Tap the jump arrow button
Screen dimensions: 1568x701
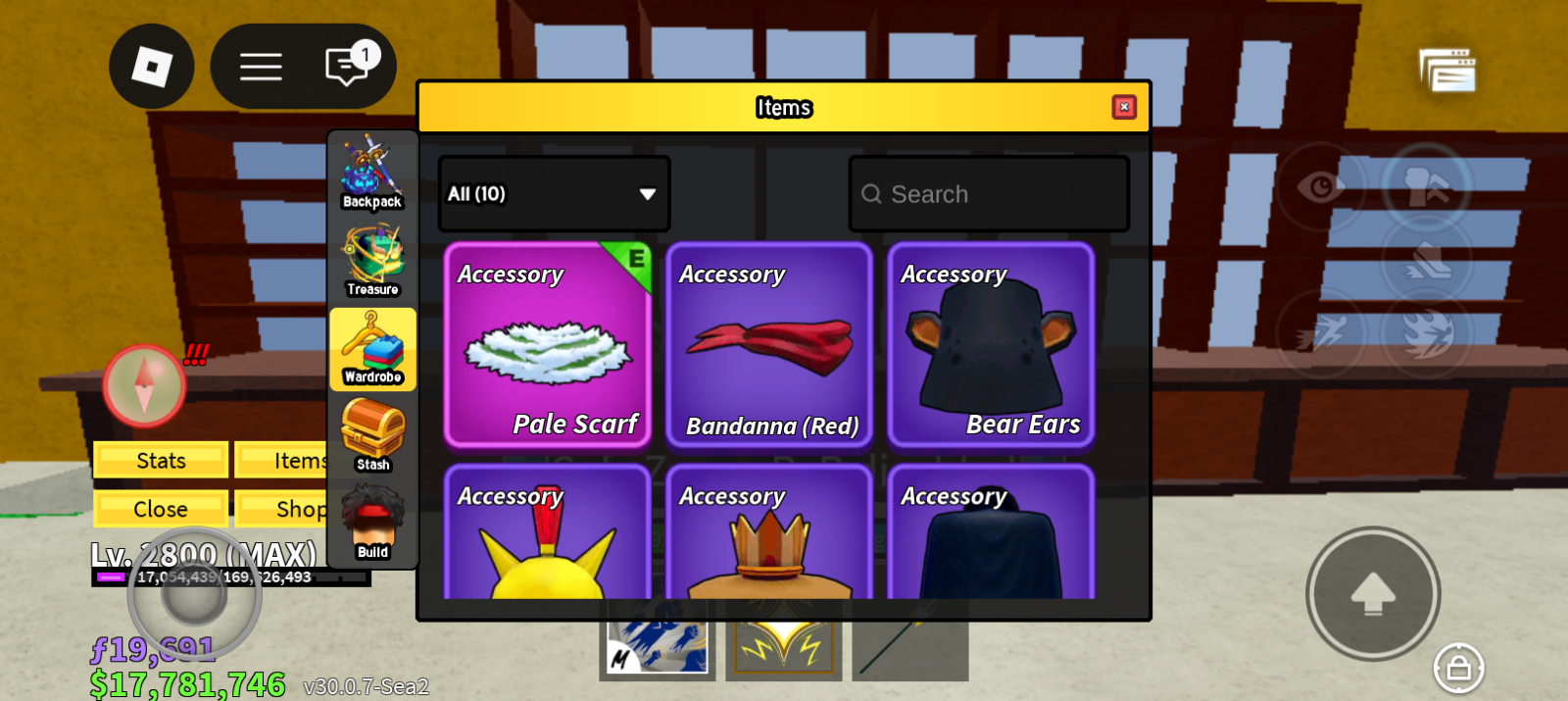pyautogui.click(x=1373, y=593)
